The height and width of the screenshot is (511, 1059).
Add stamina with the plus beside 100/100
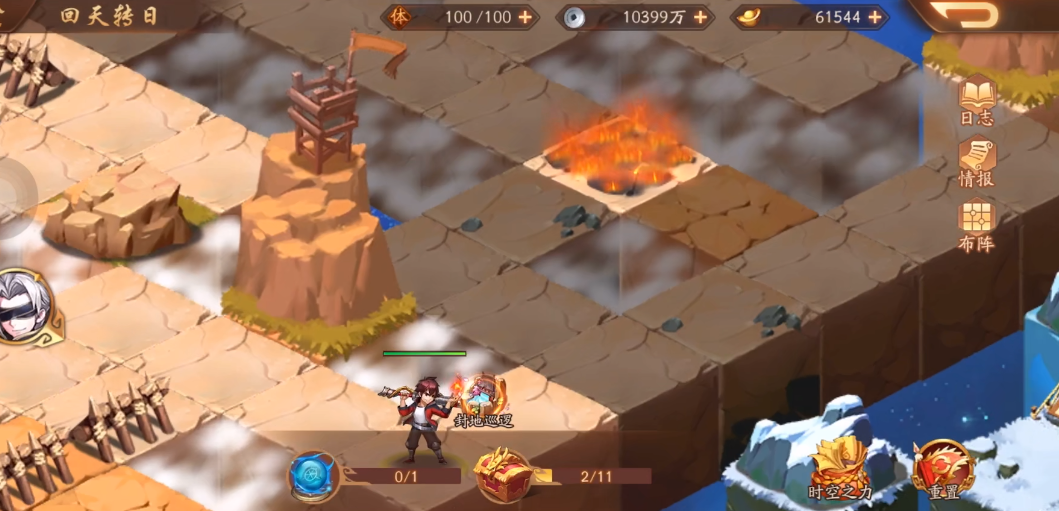point(525,17)
